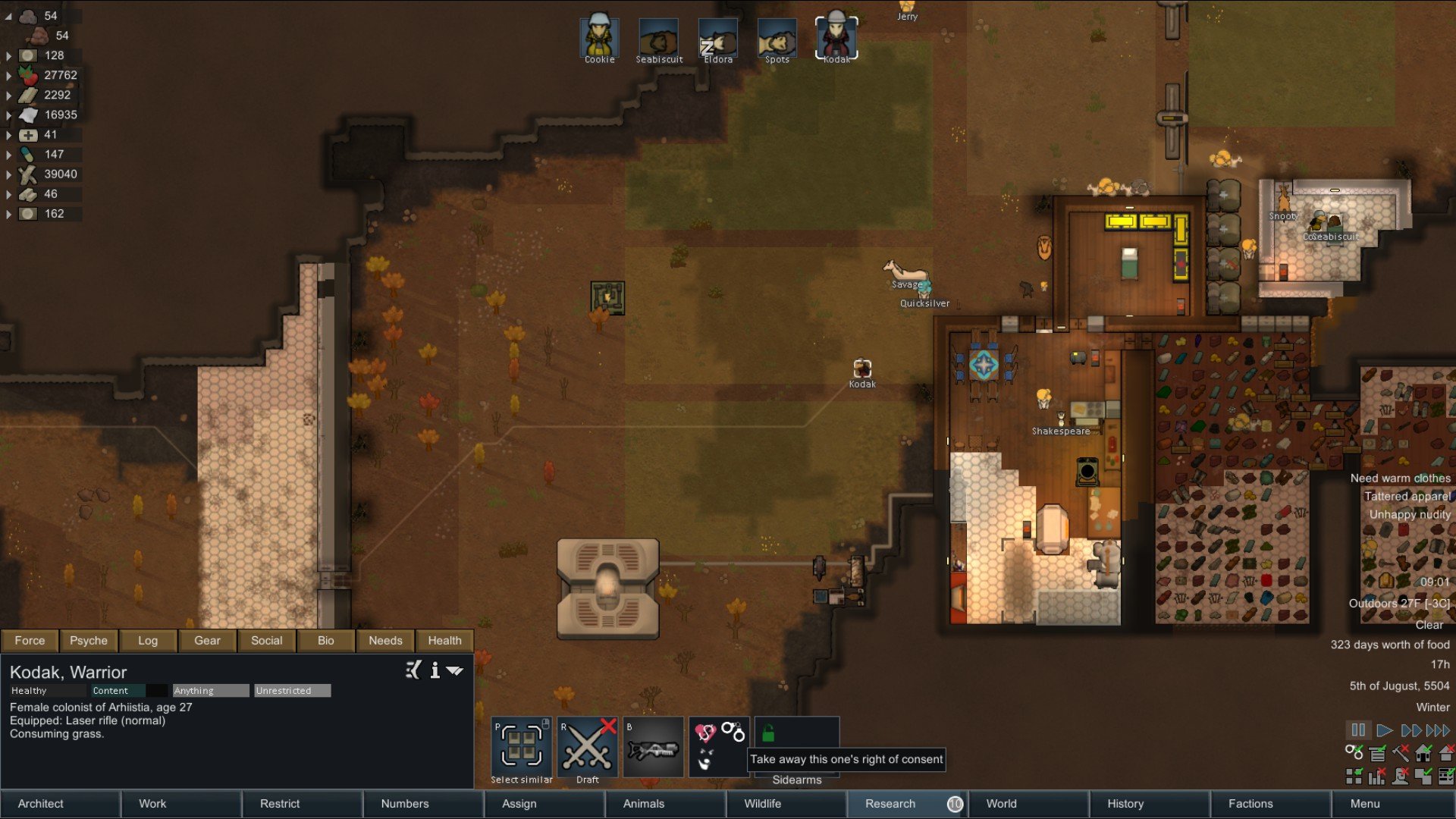Image resolution: width=1456 pixels, height=819 pixels.
Task: Toggle the green lock consent button
Action: tap(768, 733)
